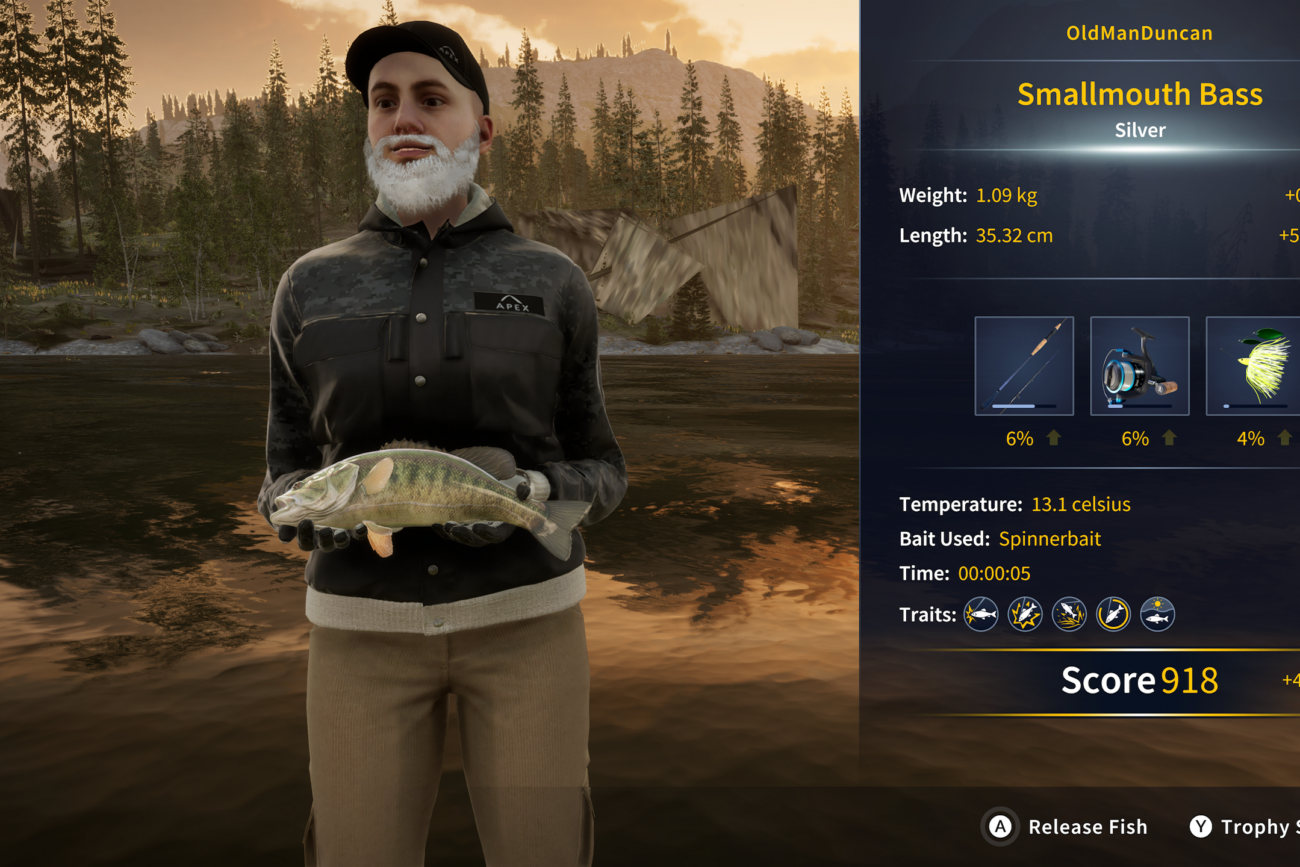Image resolution: width=1300 pixels, height=867 pixels.
Task: Inspect the sun-over-water fish trait icon
Action: point(1157,614)
